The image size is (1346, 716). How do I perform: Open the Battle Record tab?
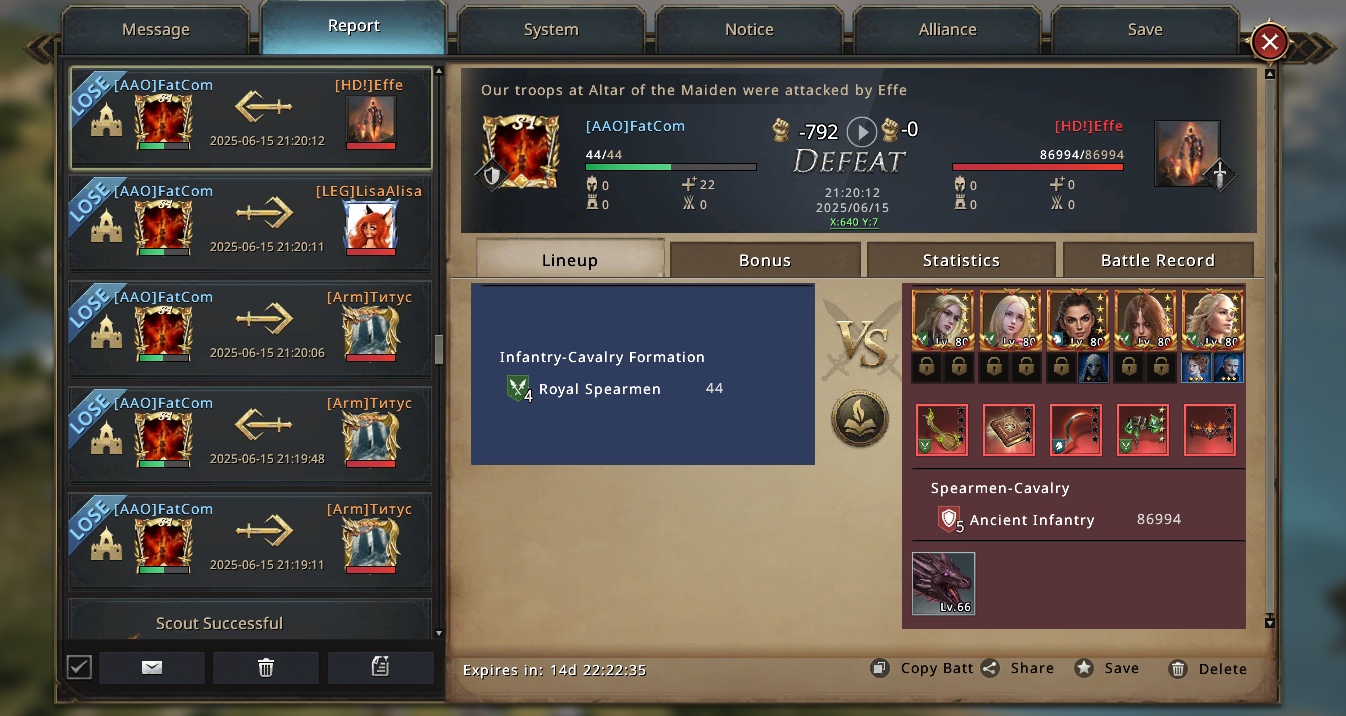click(1157, 260)
